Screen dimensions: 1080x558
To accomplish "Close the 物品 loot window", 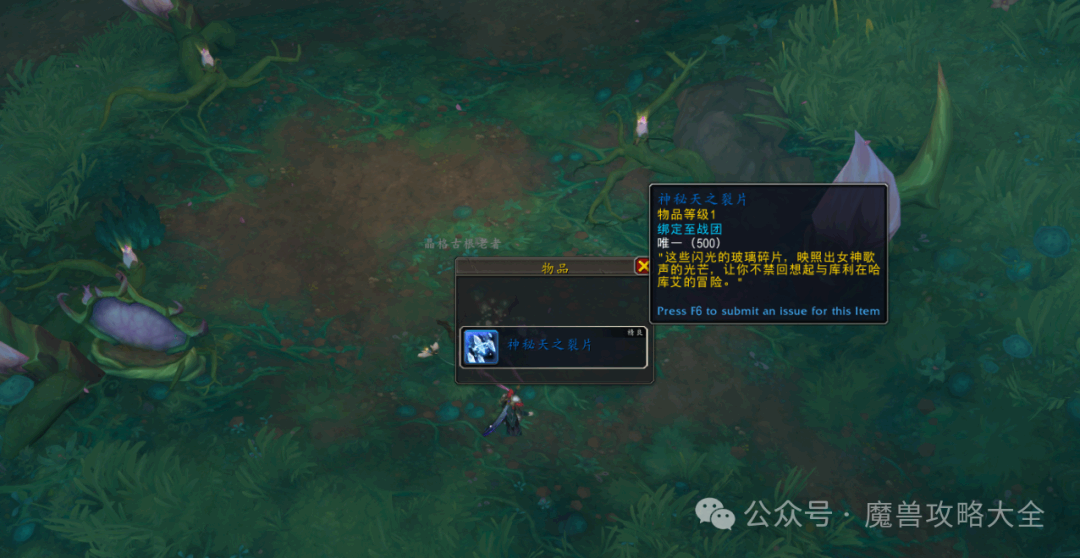I will pos(642,266).
